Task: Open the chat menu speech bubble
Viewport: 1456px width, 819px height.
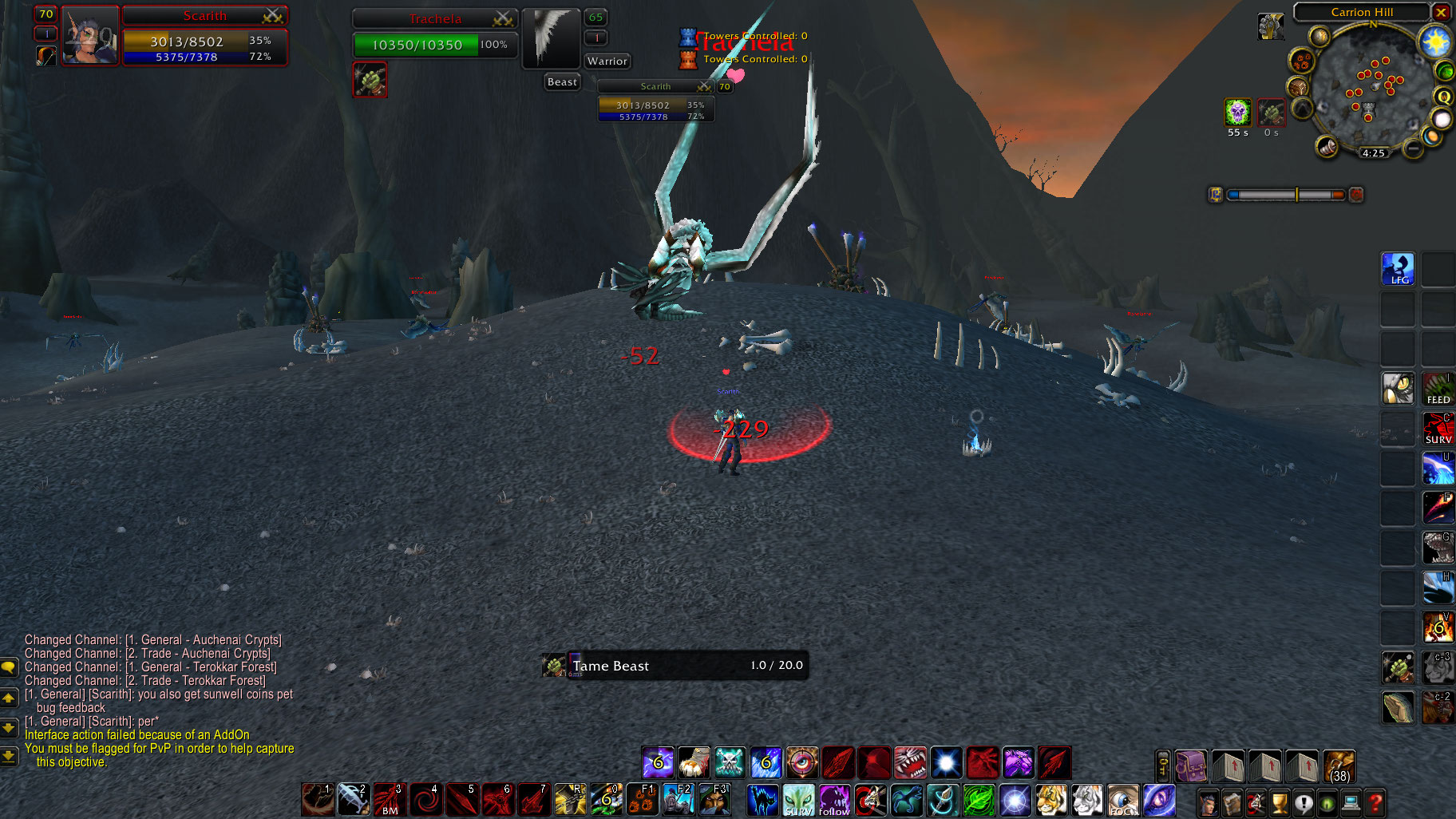Action: (10, 668)
